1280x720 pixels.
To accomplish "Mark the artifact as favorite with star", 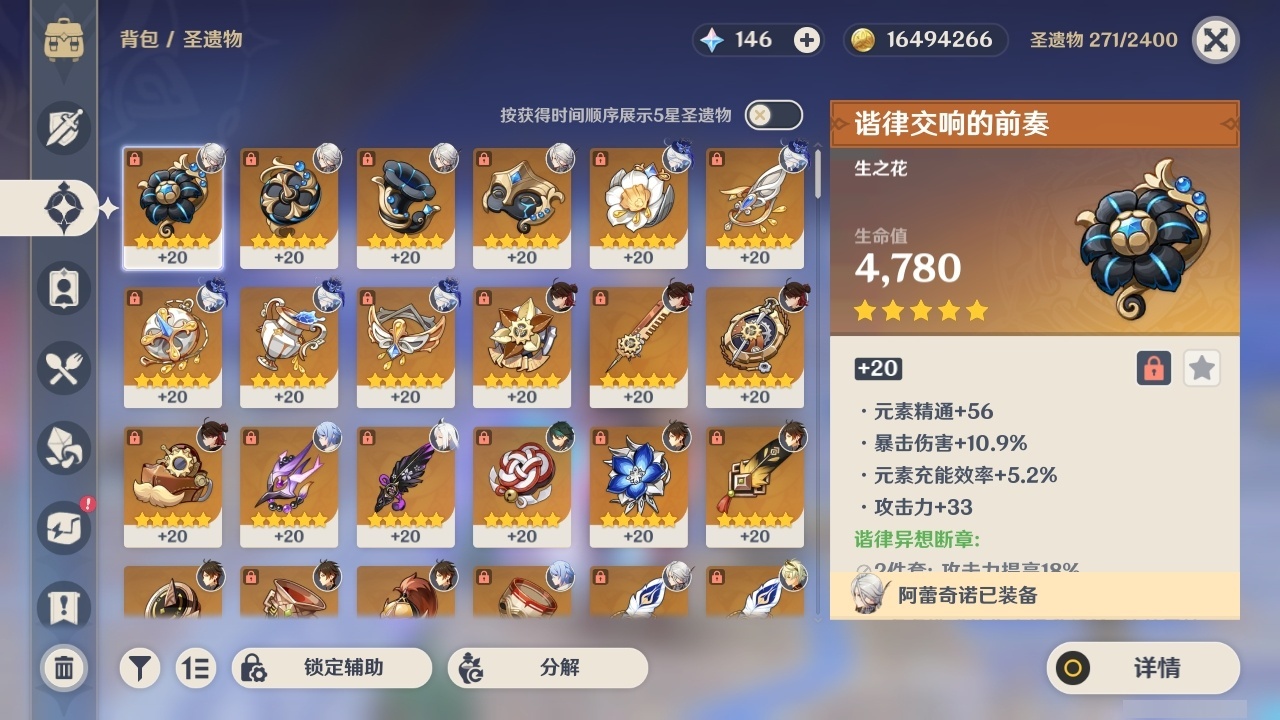I will [x=1201, y=368].
